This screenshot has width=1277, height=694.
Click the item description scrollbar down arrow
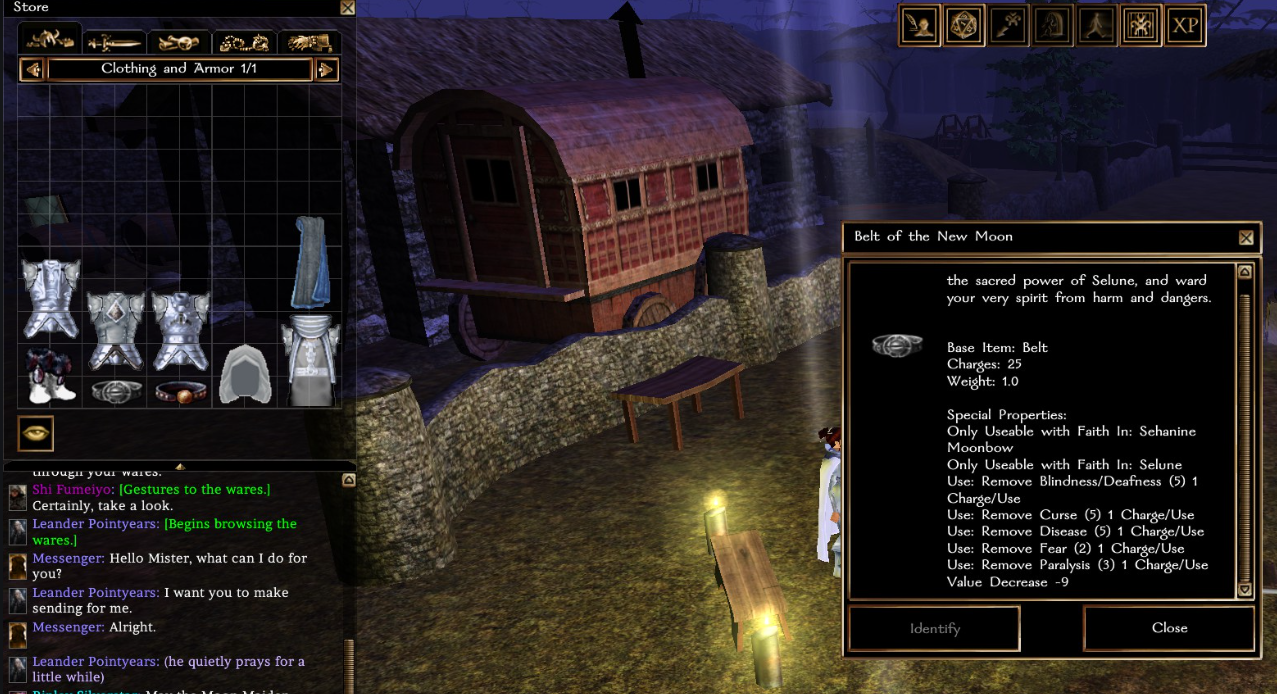1245,591
